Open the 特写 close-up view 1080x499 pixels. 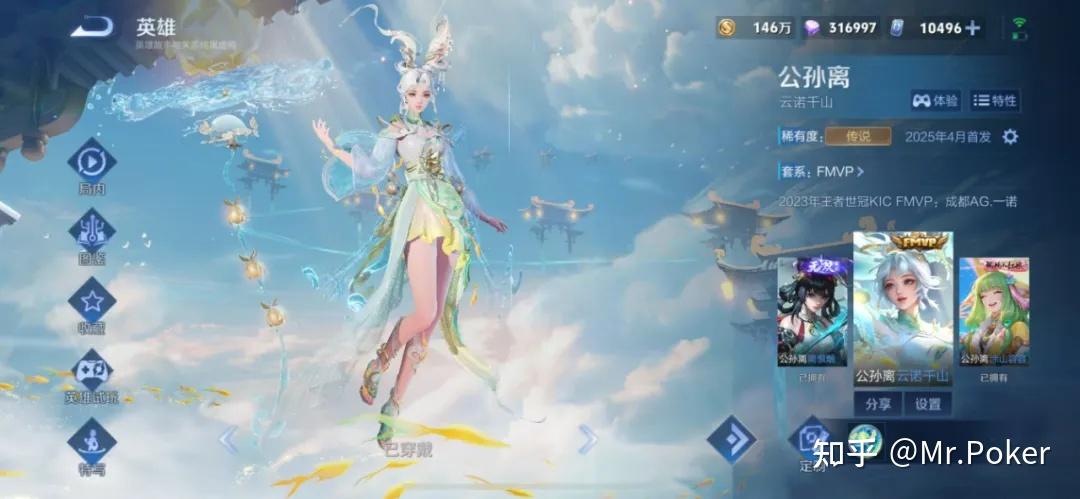(x=91, y=441)
